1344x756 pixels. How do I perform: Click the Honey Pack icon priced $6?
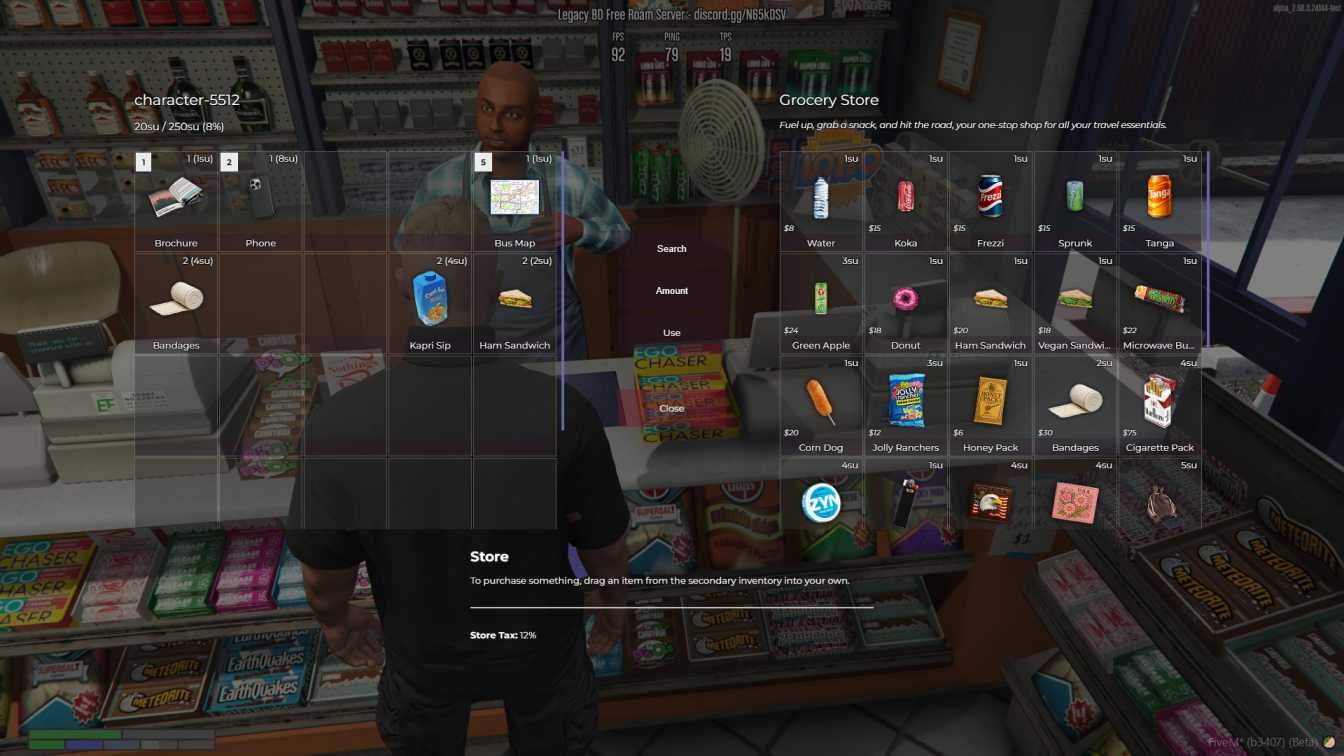[x=990, y=401]
